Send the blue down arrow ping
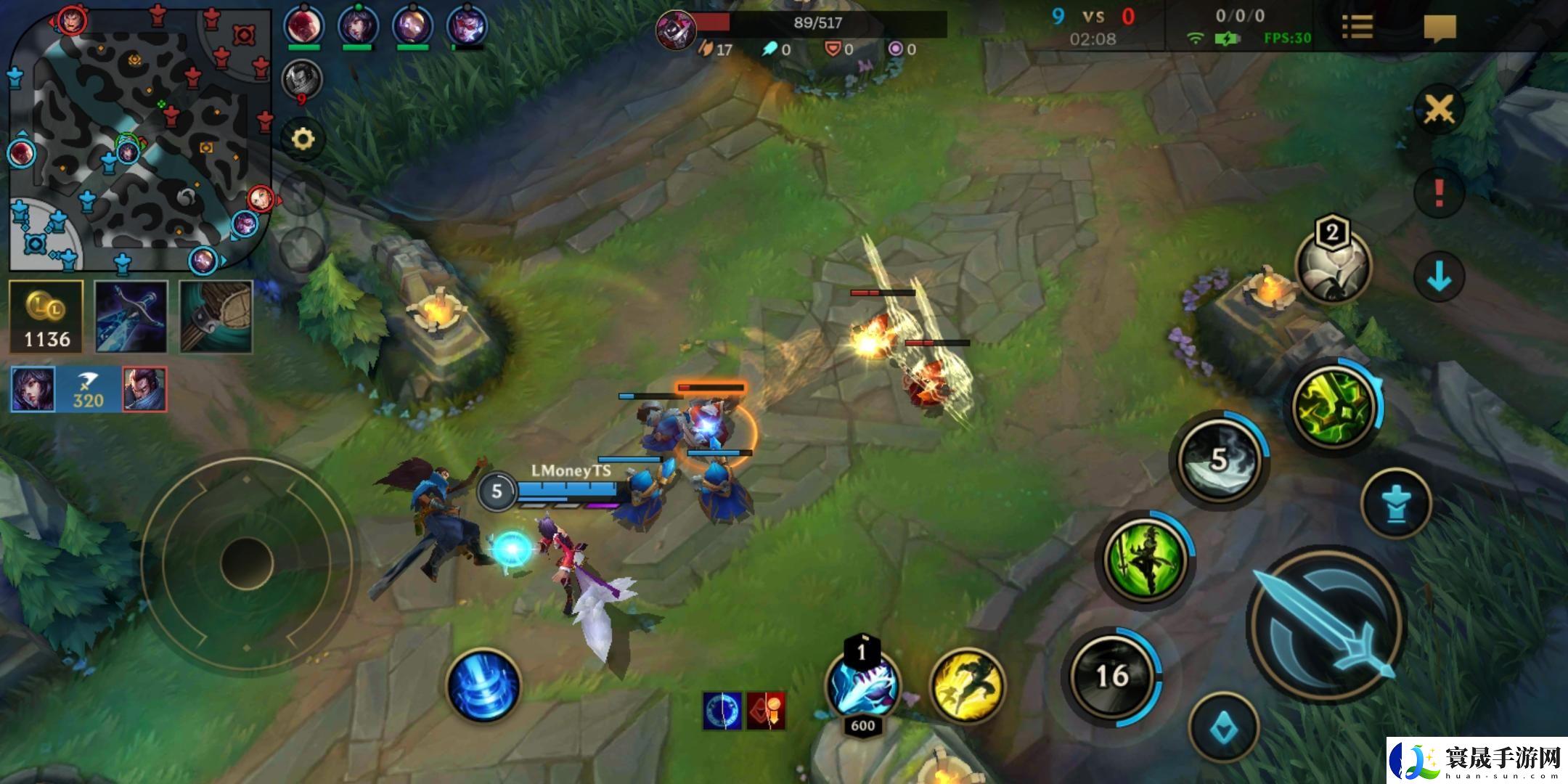Screen dimensions: 1568x784 coord(1438,277)
